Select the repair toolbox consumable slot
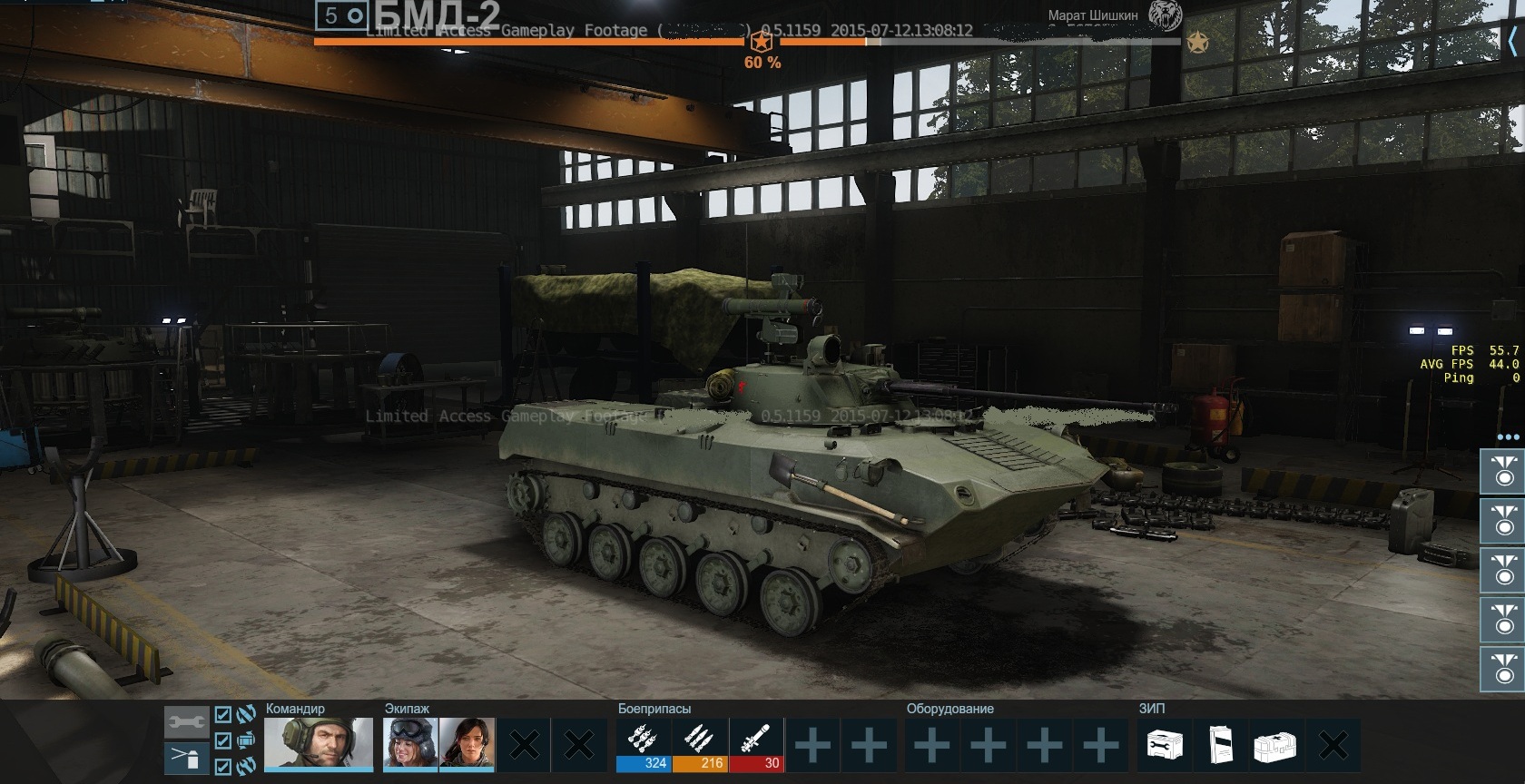 (1165, 746)
